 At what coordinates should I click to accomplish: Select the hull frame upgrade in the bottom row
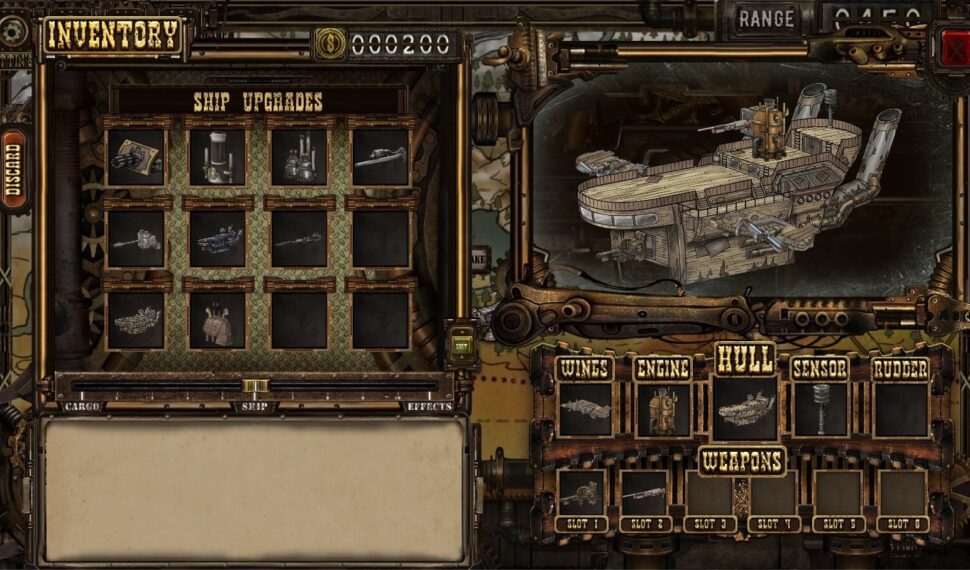(x=136, y=320)
